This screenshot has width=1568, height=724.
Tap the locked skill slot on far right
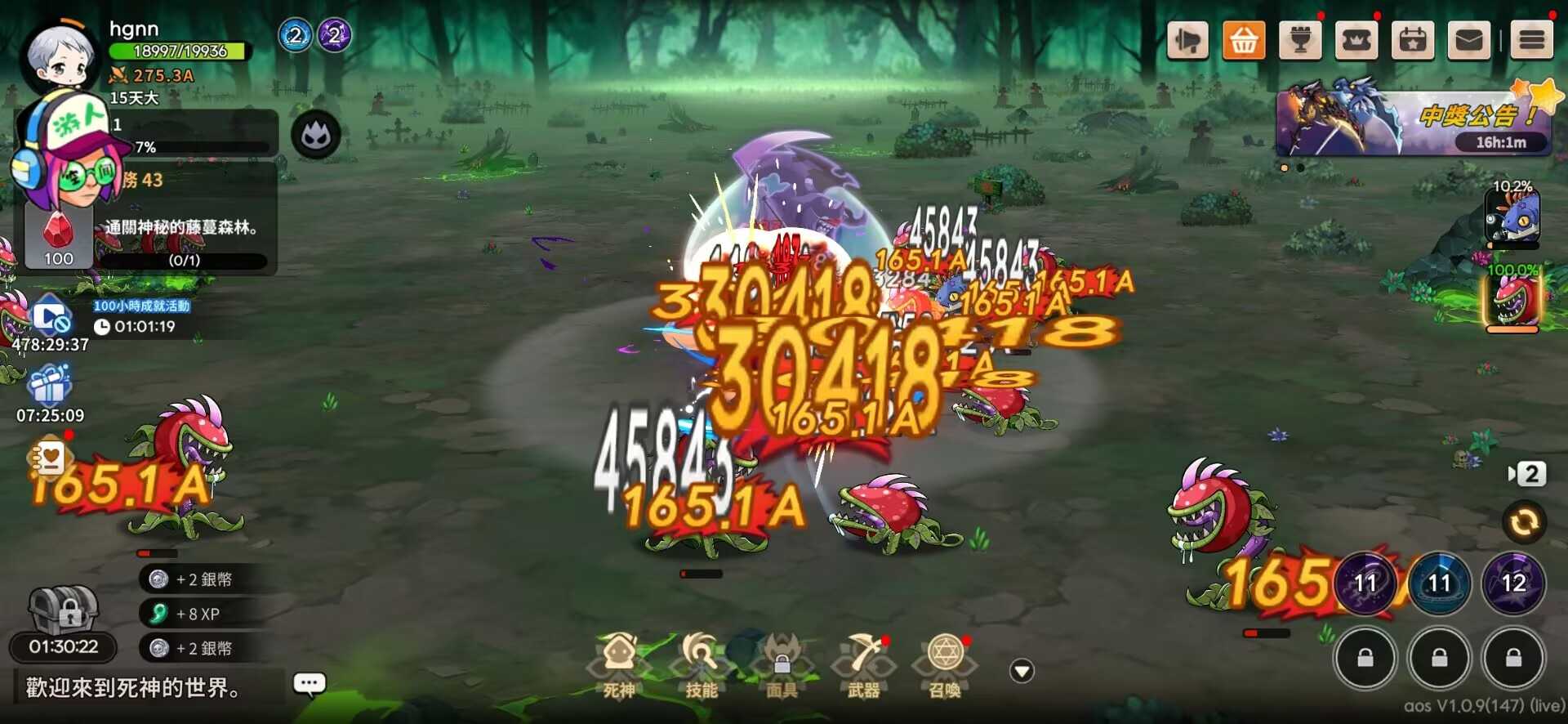[1515, 658]
